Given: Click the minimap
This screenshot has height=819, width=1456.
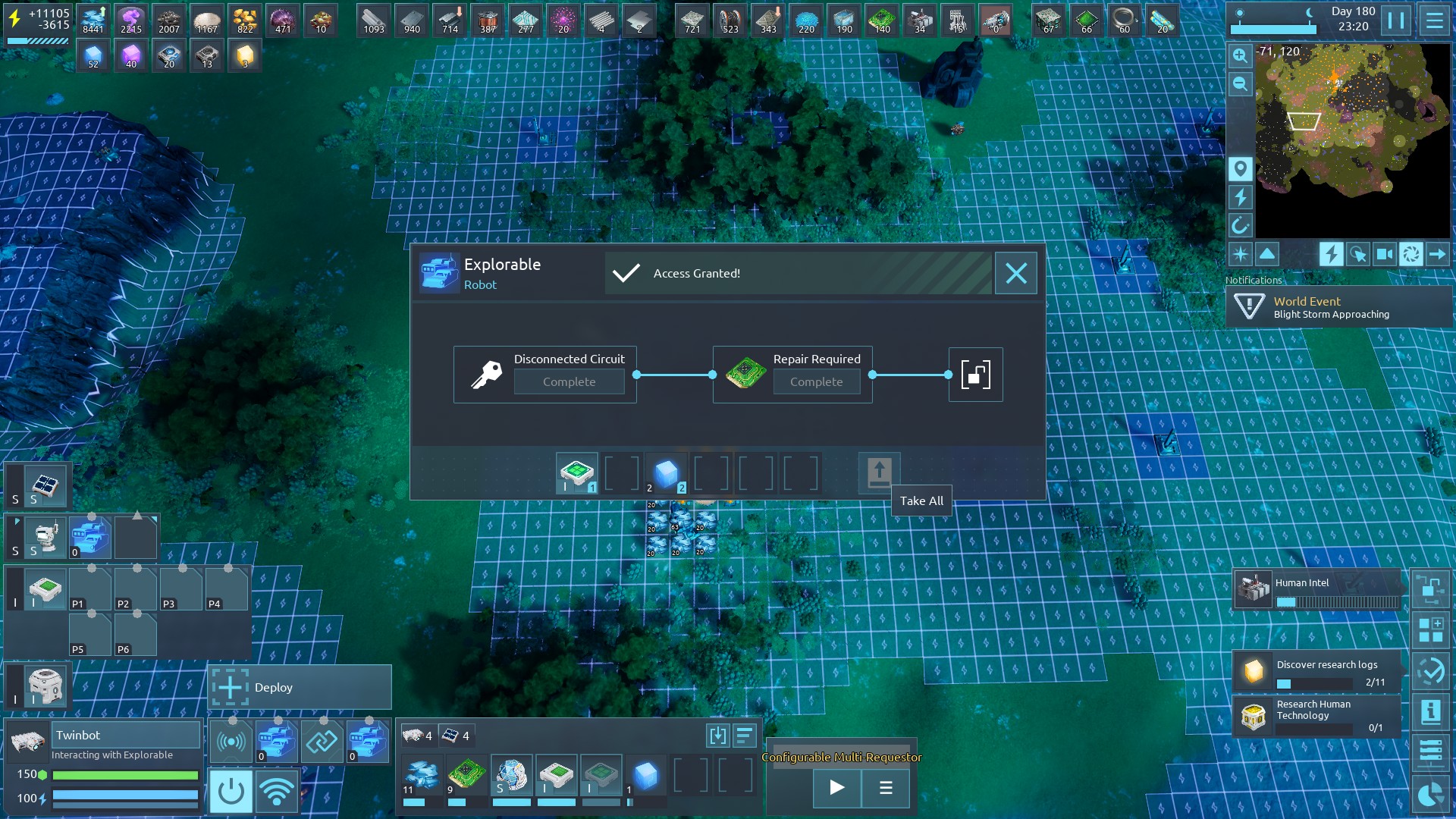Looking at the screenshot, I should 1352,140.
